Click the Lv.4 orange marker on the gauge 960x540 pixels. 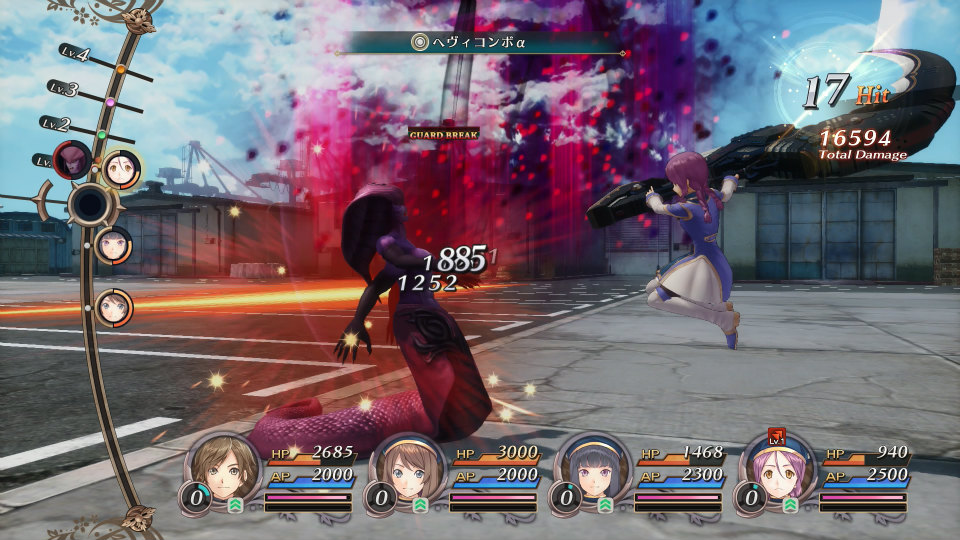[120, 70]
